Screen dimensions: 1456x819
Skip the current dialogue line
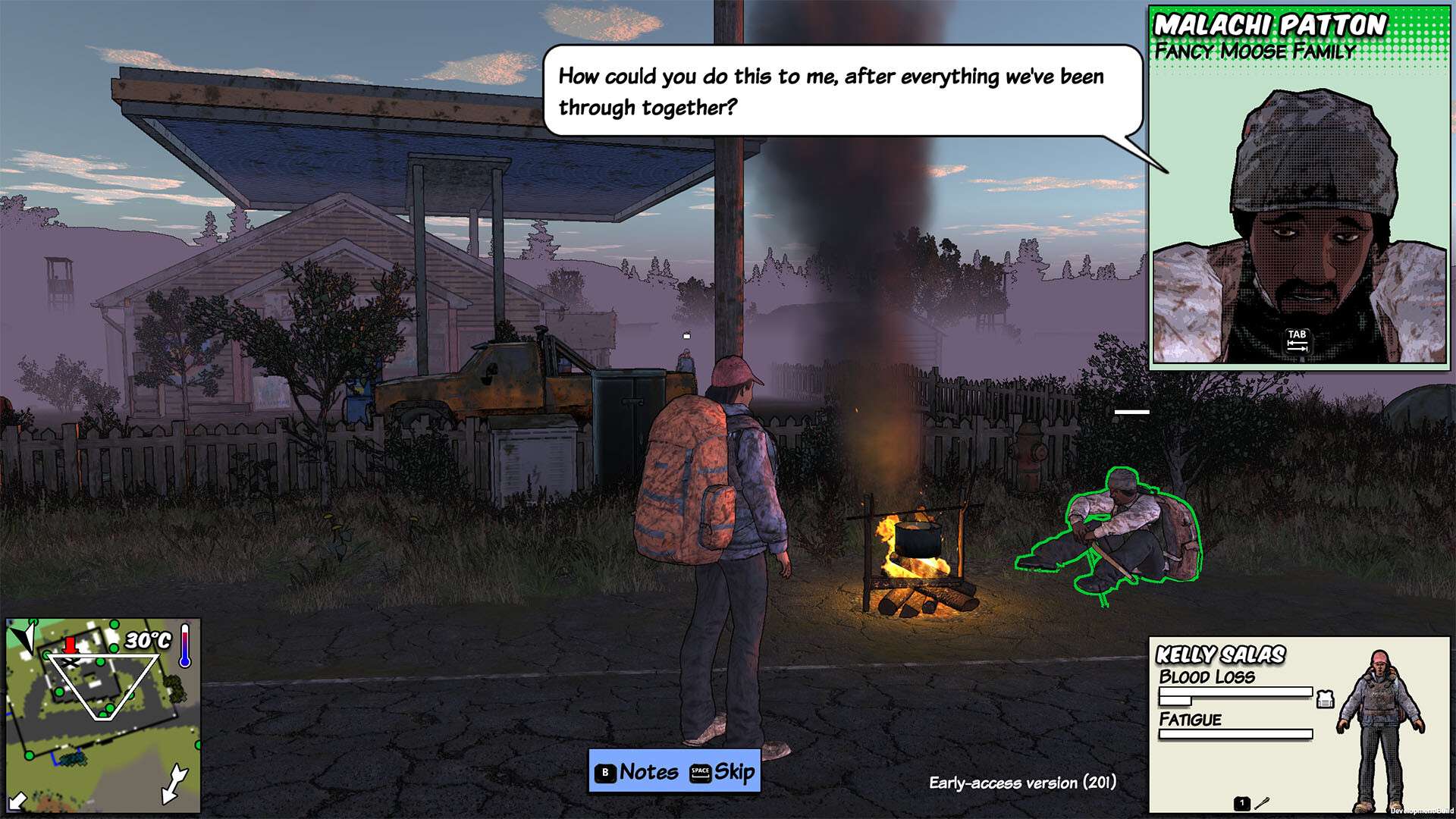click(x=722, y=772)
